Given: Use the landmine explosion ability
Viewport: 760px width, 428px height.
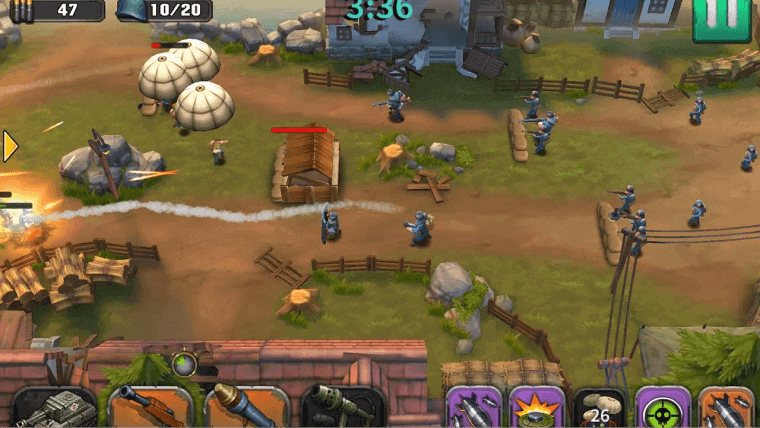Looking at the screenshot, I should [x=537, y=408].
